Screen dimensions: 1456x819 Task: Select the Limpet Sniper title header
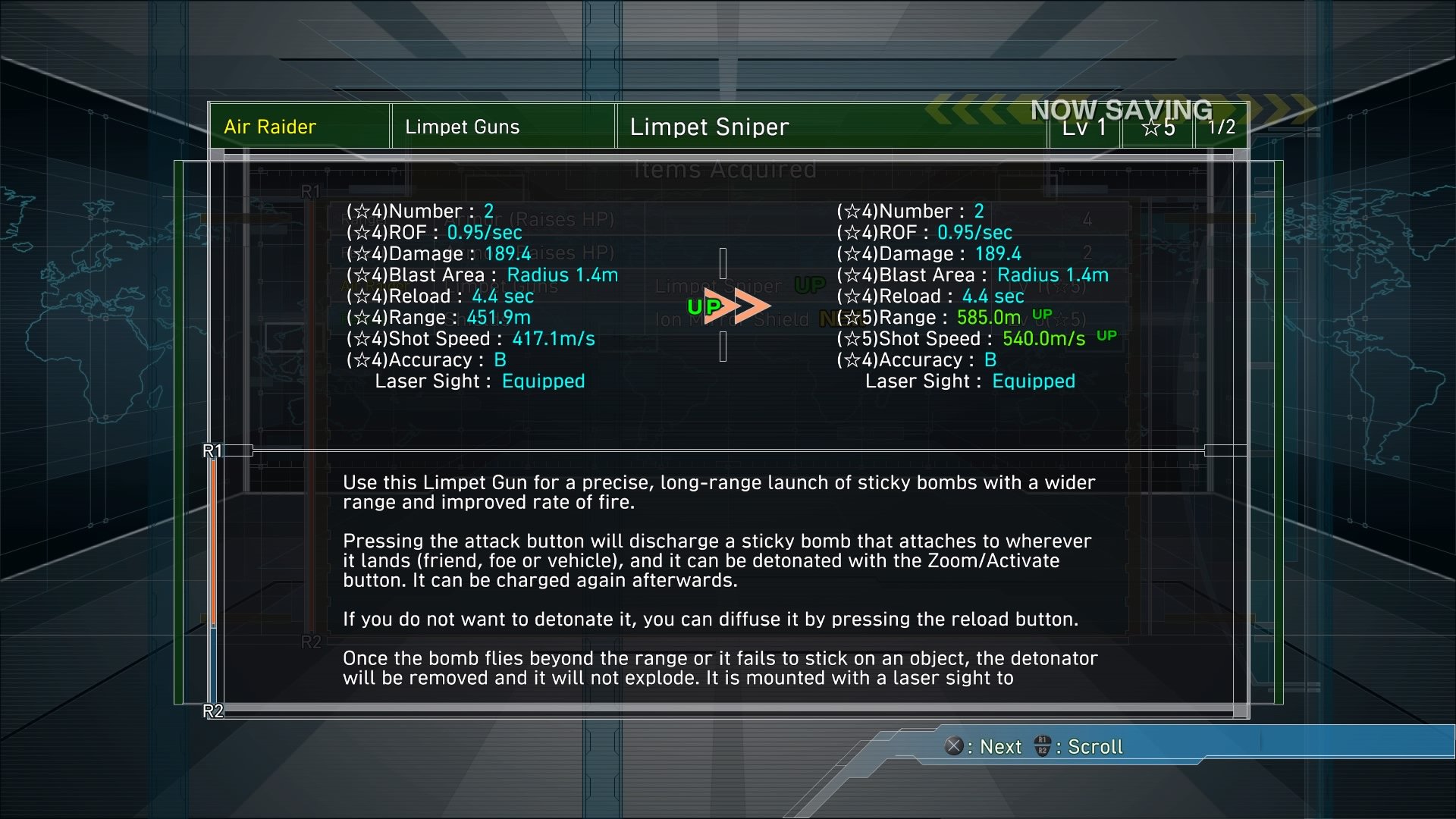(709, 127)
